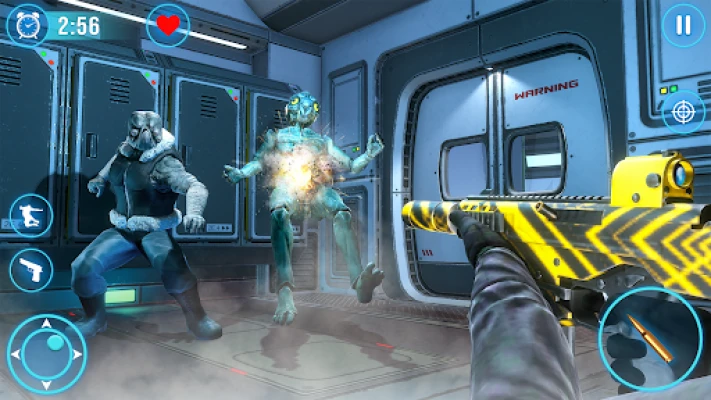Switch weapon using the pistol icon

coord(30,269)
